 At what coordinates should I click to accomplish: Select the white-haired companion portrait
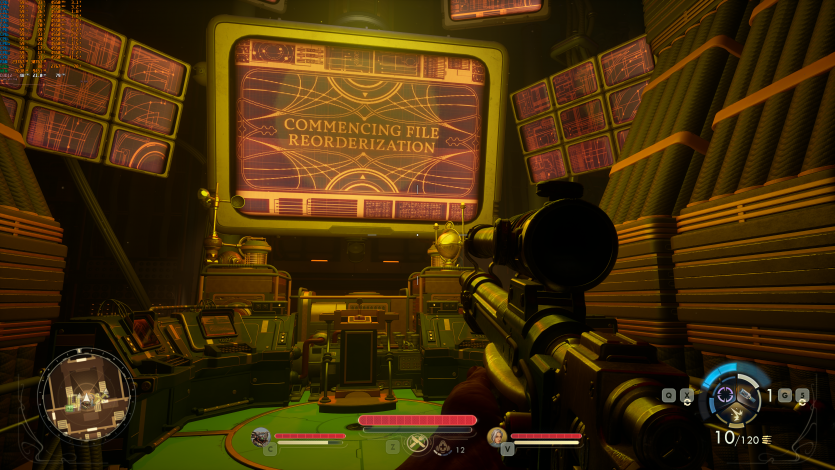pos(496,436)
